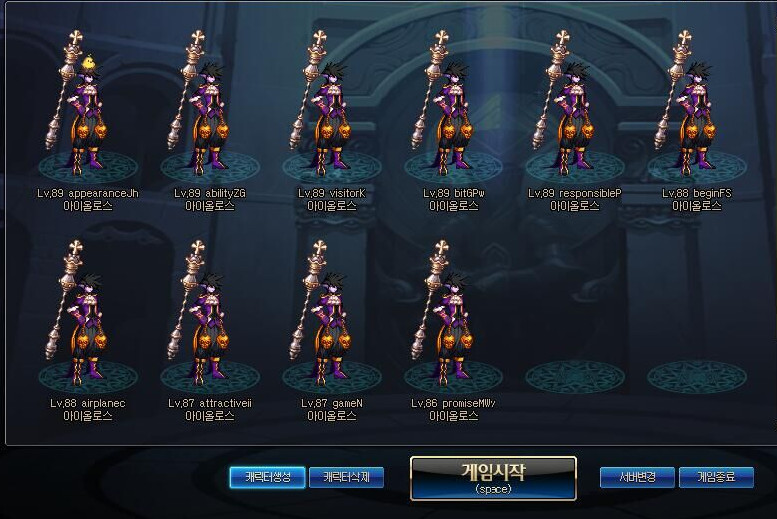Start the game with the 게임시작 button
The image size is (777, 519).
(493, 478)
